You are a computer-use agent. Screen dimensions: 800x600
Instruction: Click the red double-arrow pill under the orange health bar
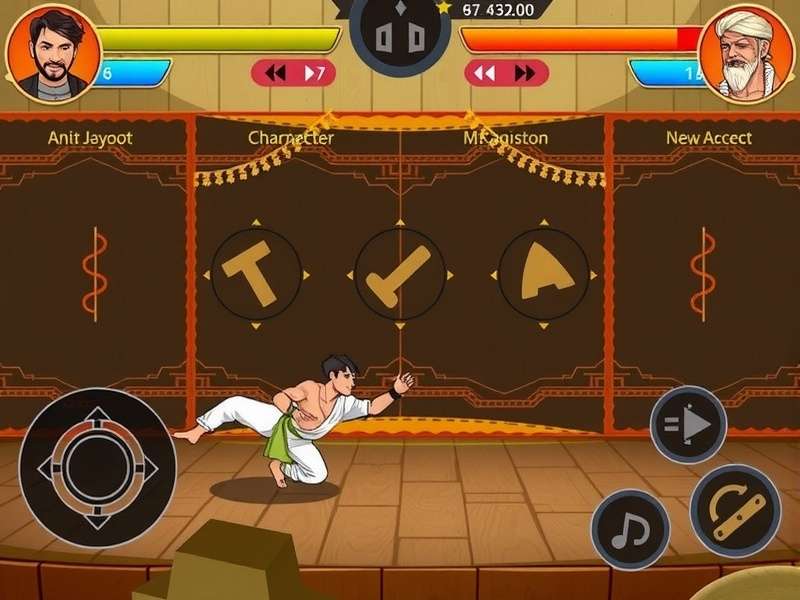point(506,73)
